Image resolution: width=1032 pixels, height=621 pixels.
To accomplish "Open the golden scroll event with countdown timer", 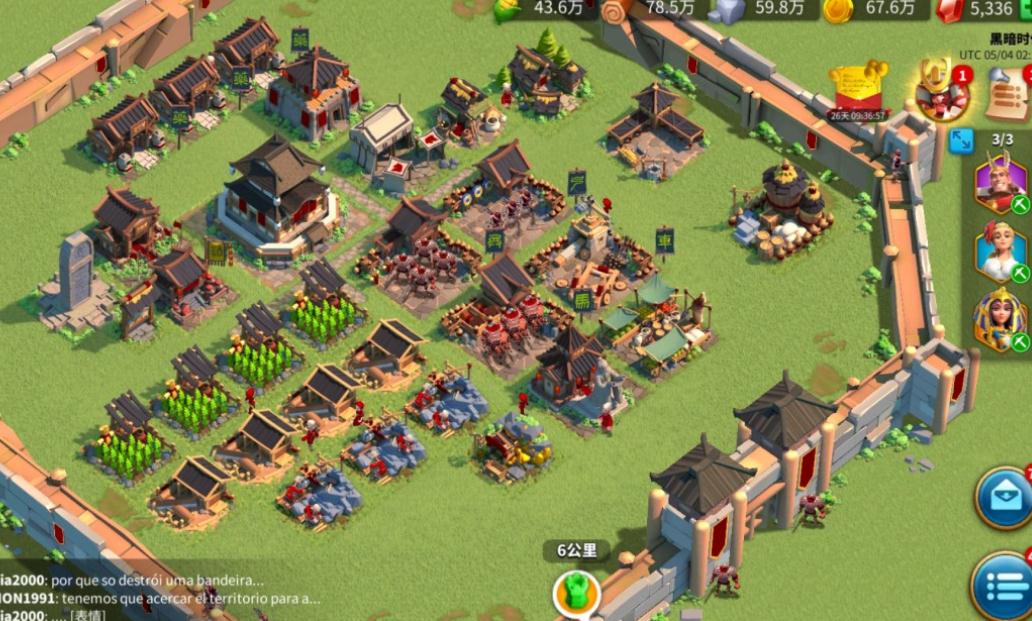I will tap(858, 90).
